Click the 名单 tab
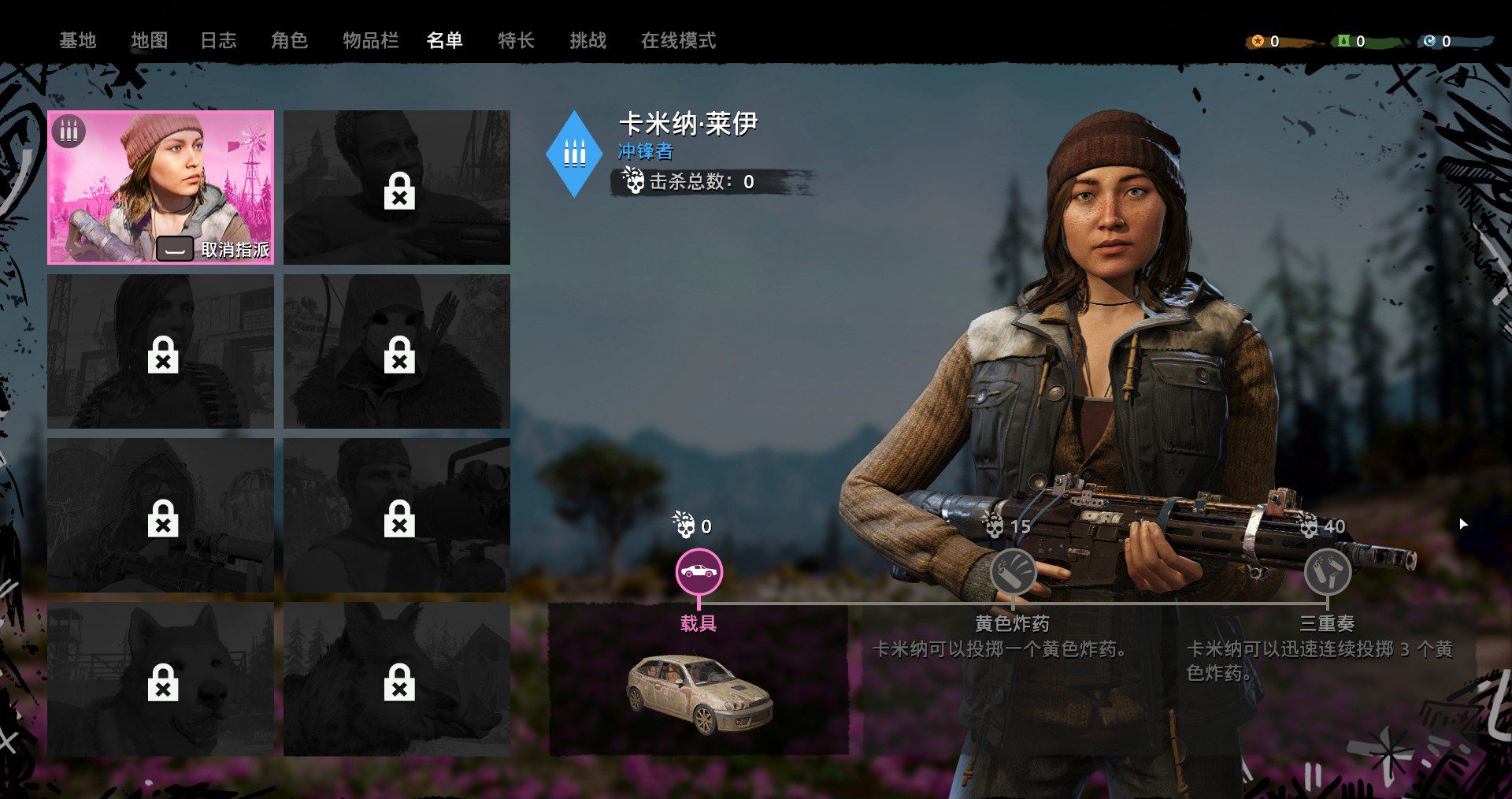Viewport: 1512px width, 799px height. click(x=444, y=40)
